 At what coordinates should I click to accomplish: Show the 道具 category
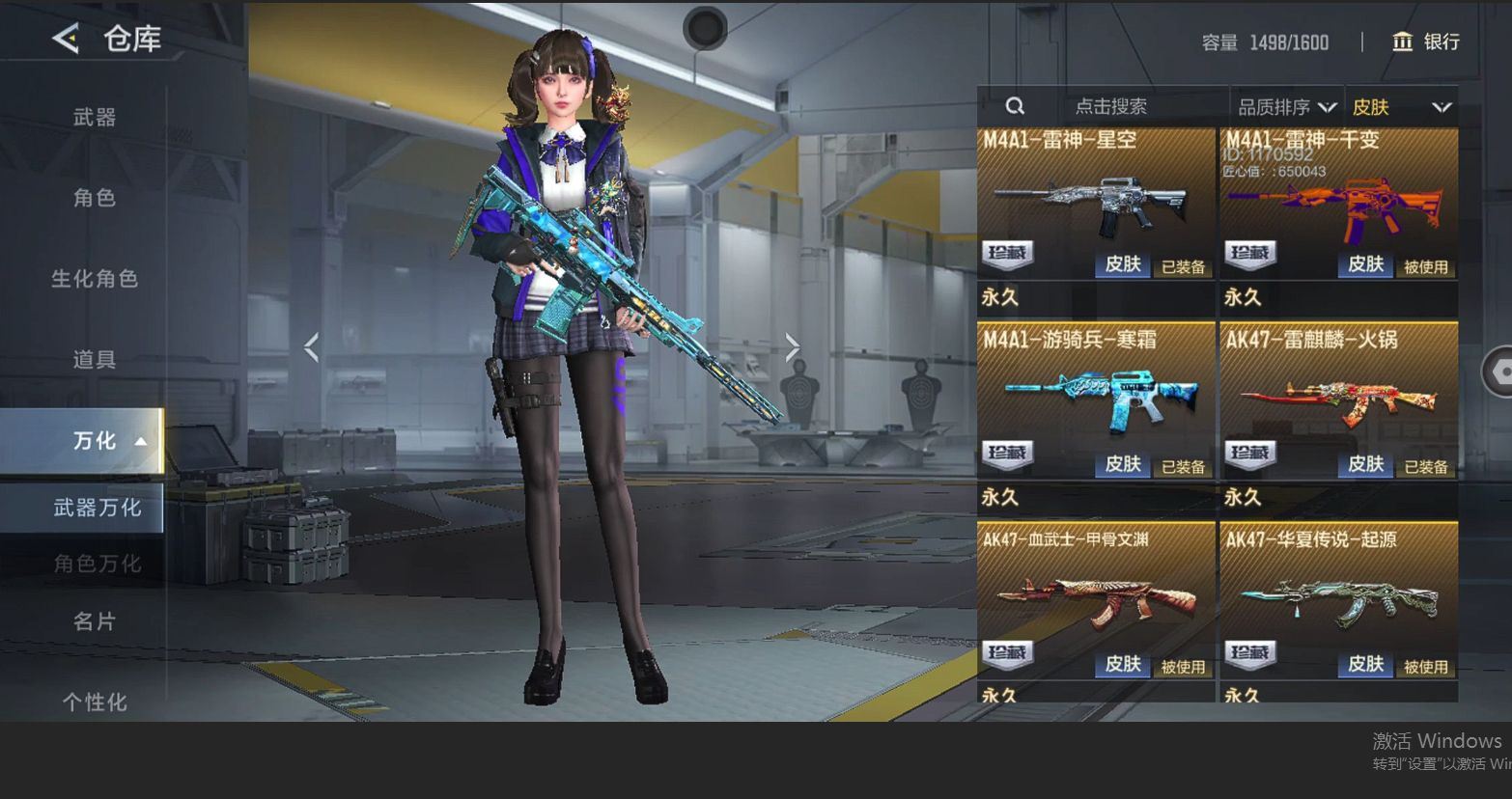(x=95, y=360)
